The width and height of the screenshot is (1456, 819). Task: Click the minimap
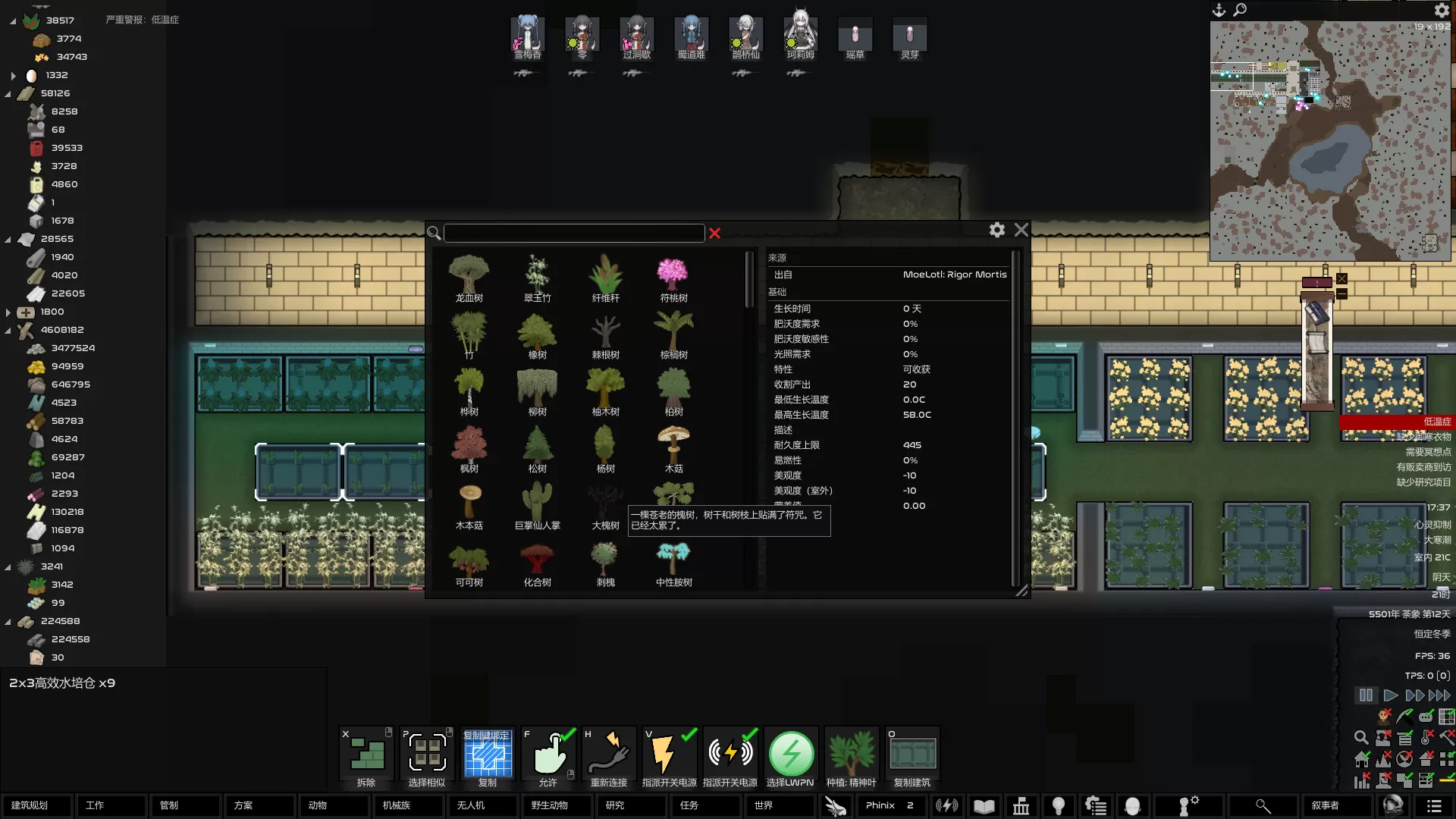[x=1330, y=141]
